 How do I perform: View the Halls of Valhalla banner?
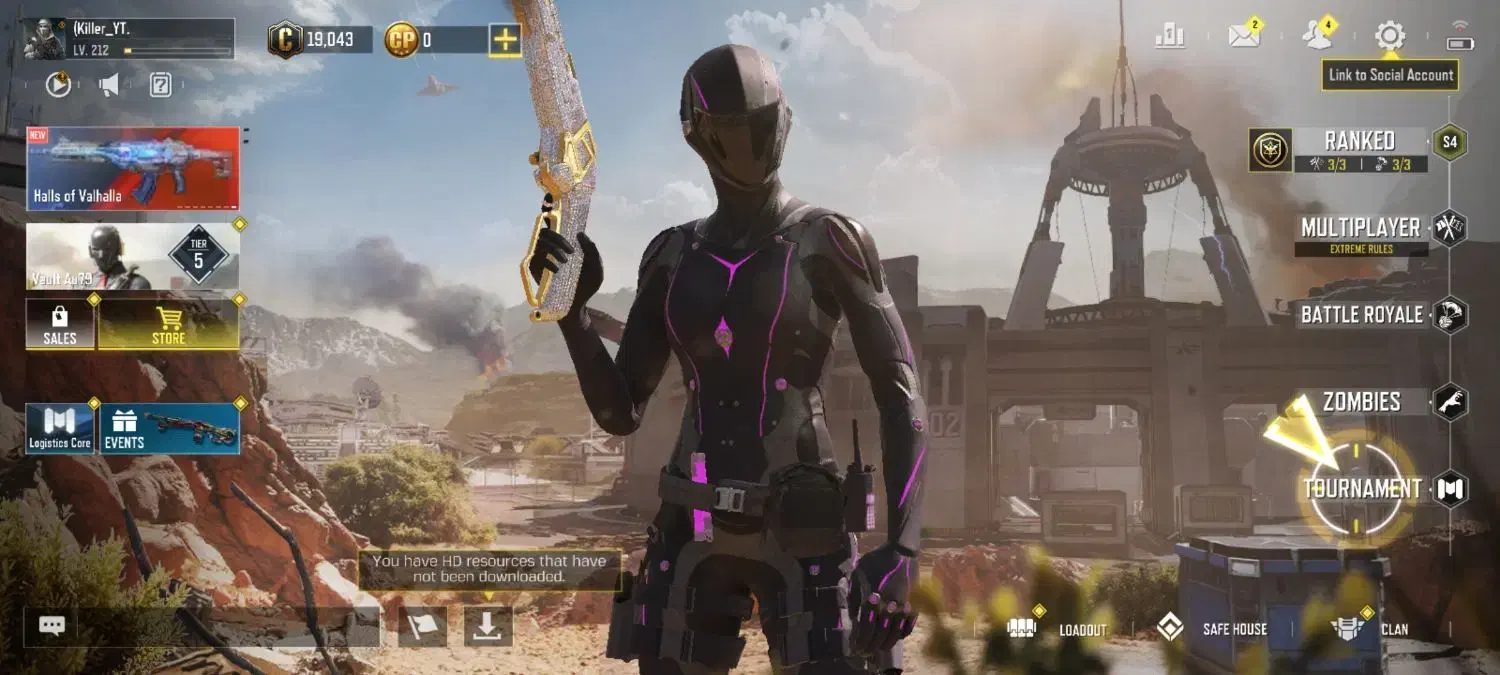tap(133, 168)
